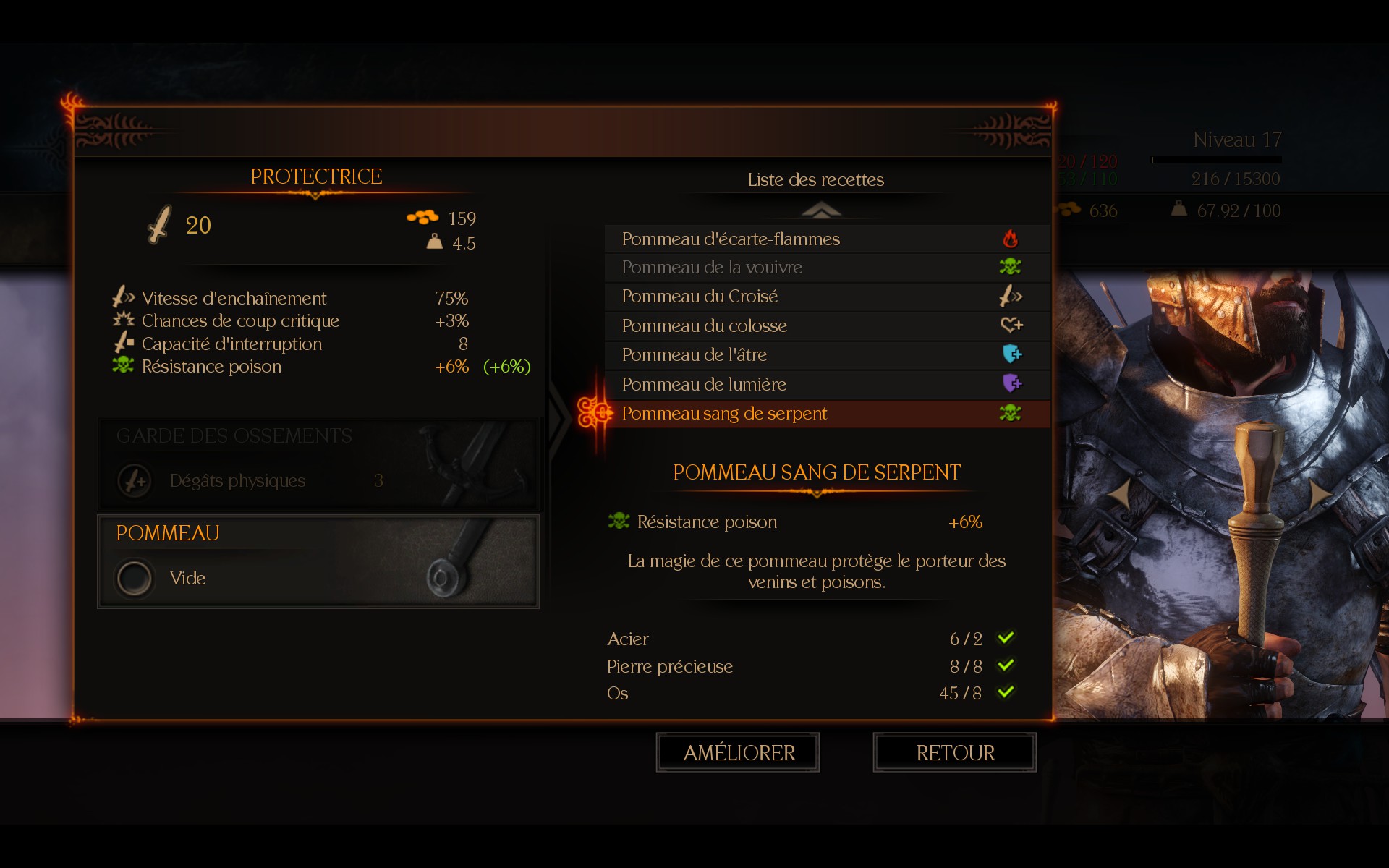Click the AMÉLIORER button
Screen dimensions: 1389x868
[738, 752]
